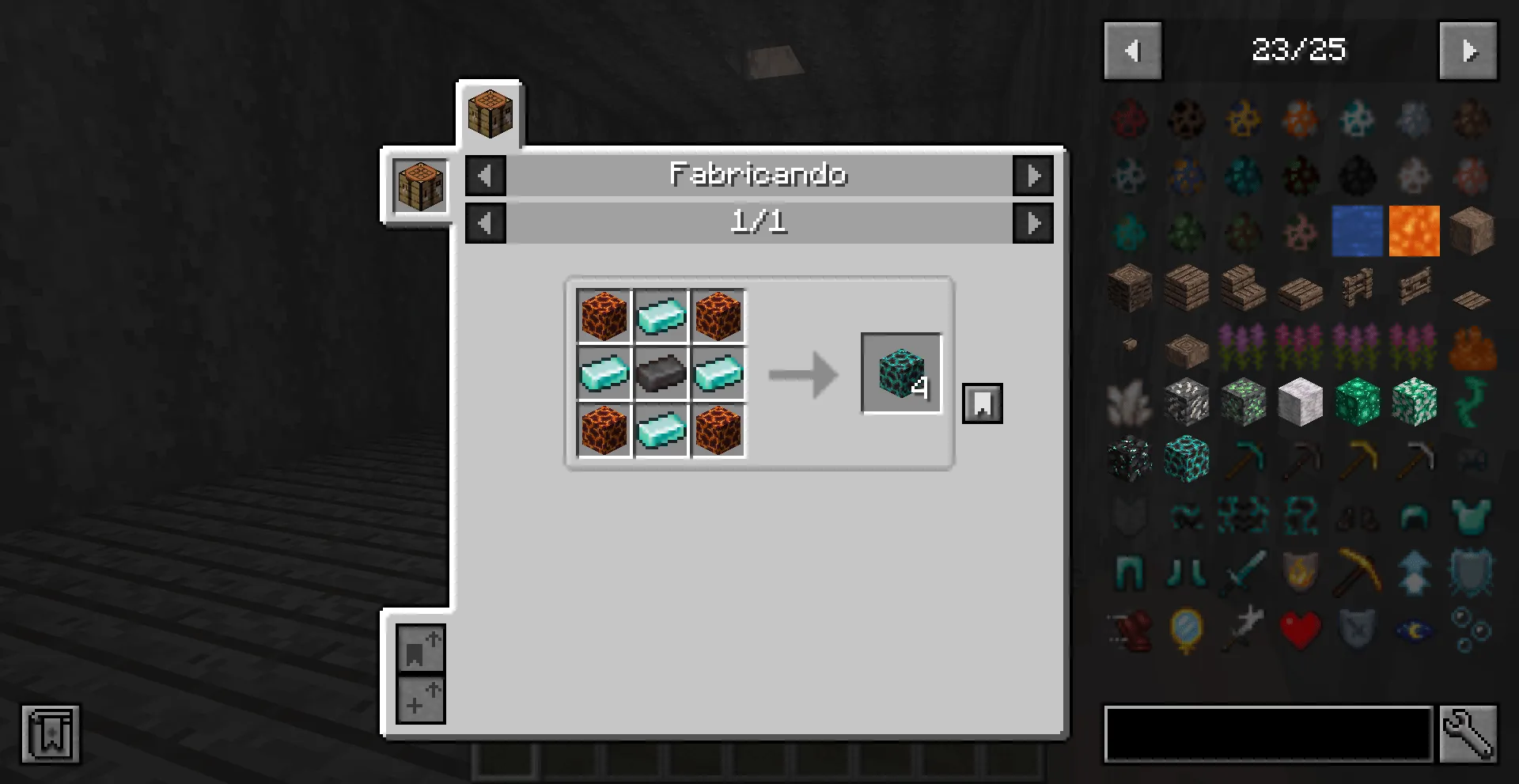The width and height of the screenshot is (1519, 784).
Task: Go back a page using the left 23/25 arrow
Action: coord(1132,50)
